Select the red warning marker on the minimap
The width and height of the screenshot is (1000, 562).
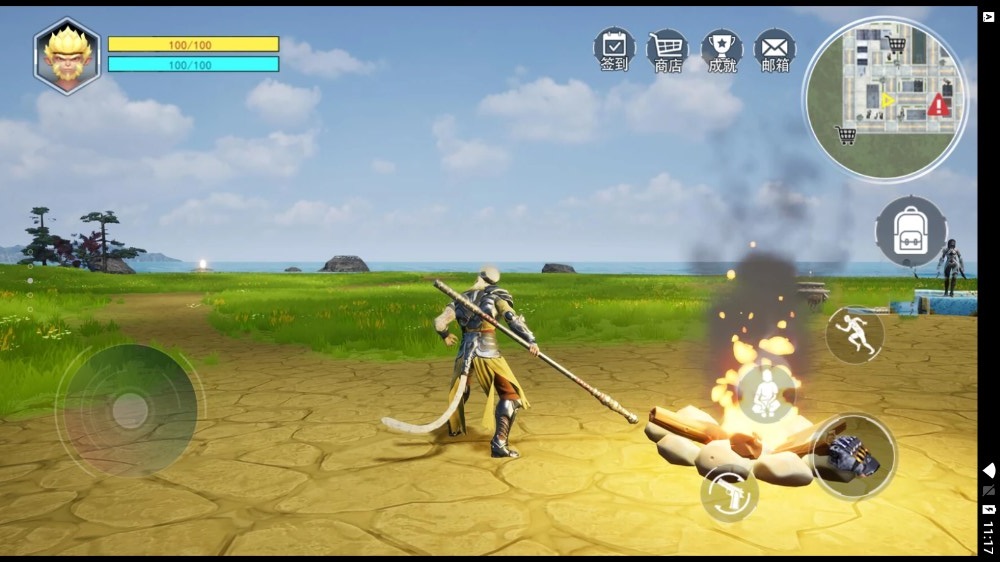pyautogui.click(x=938, y=104)
